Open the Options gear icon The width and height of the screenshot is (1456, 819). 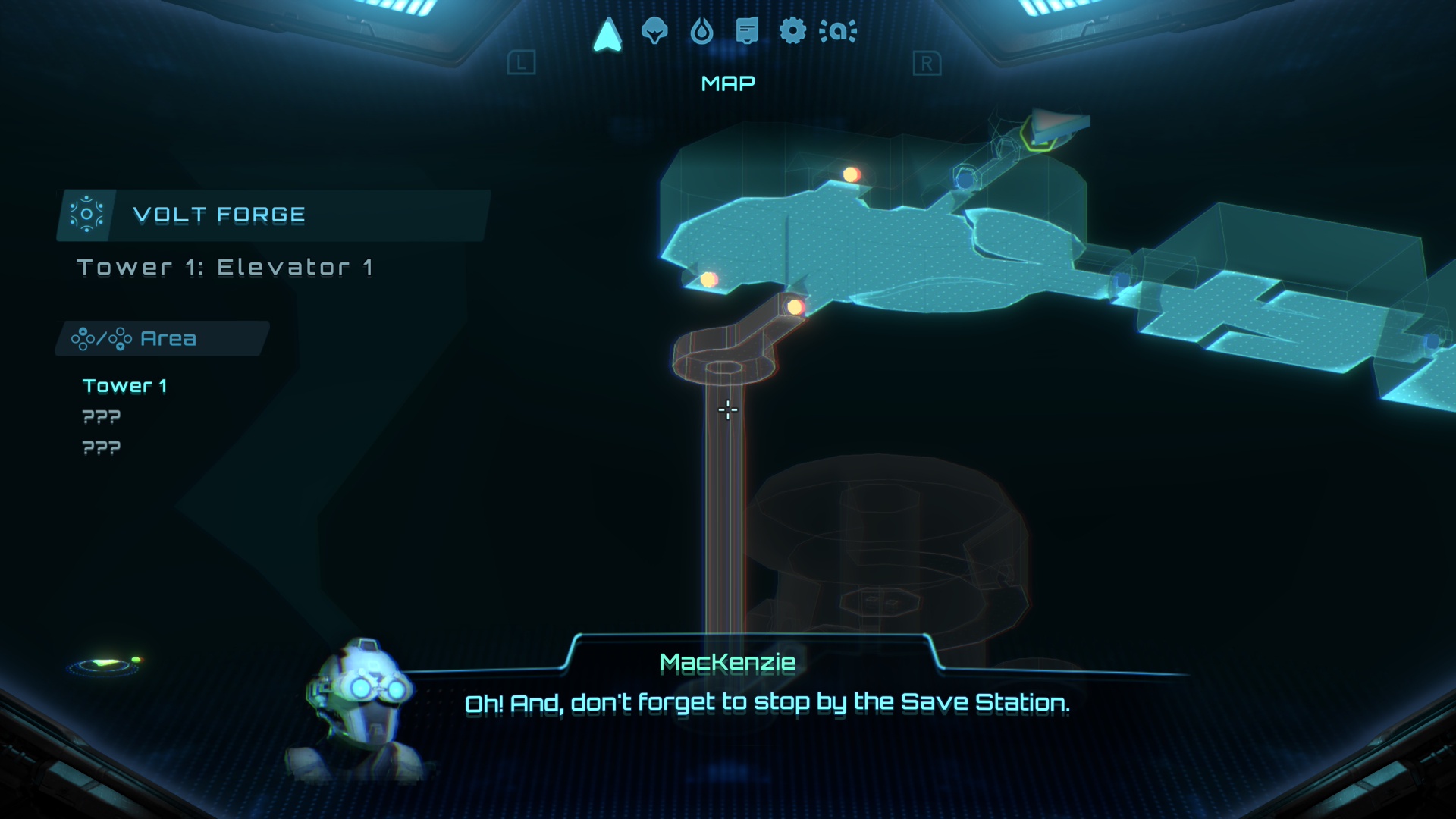coord(793,32)
